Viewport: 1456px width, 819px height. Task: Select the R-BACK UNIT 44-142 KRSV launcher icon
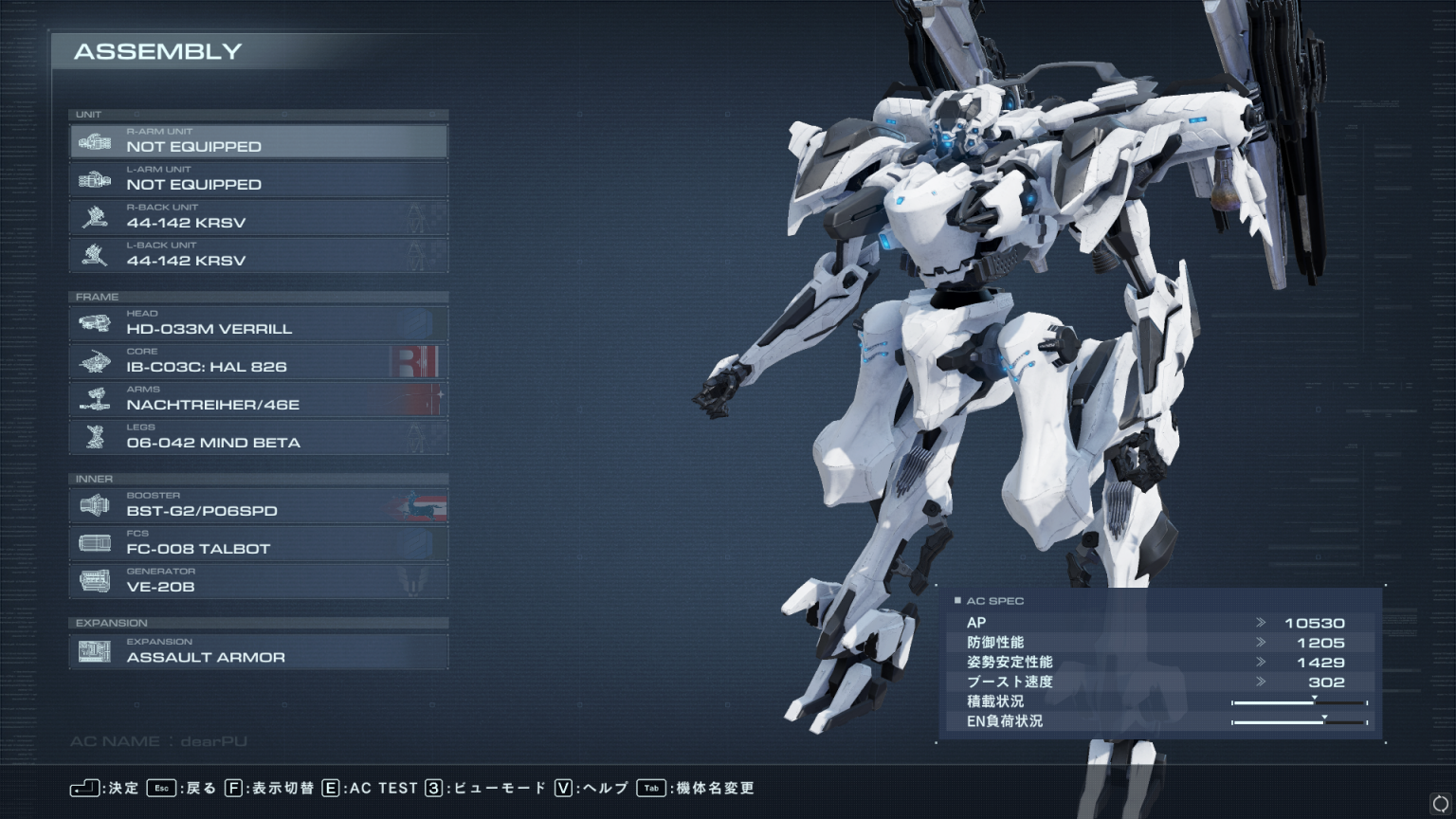pos(94,216)
